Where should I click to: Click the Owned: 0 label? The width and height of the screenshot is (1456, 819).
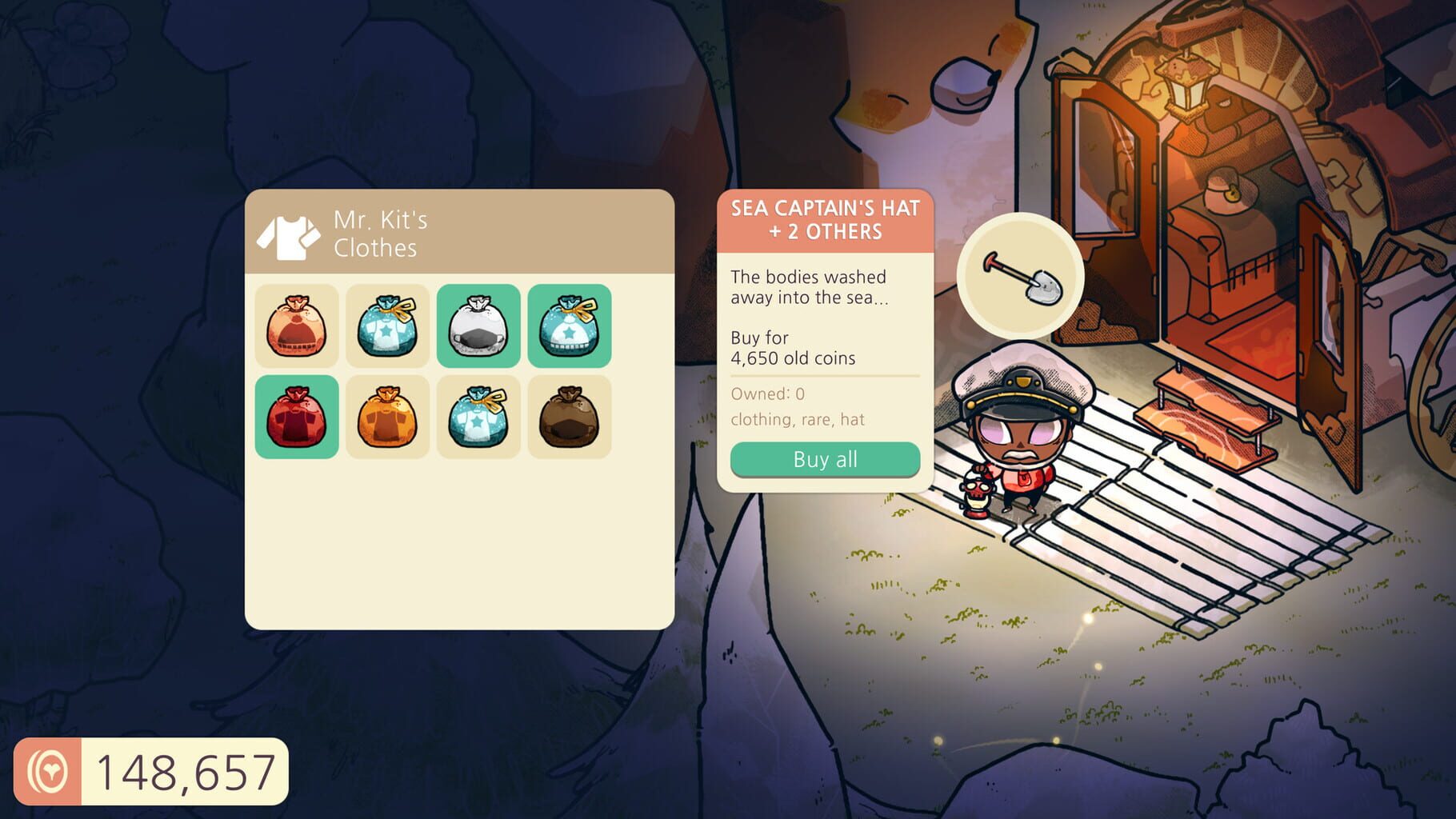pos(768,393)
